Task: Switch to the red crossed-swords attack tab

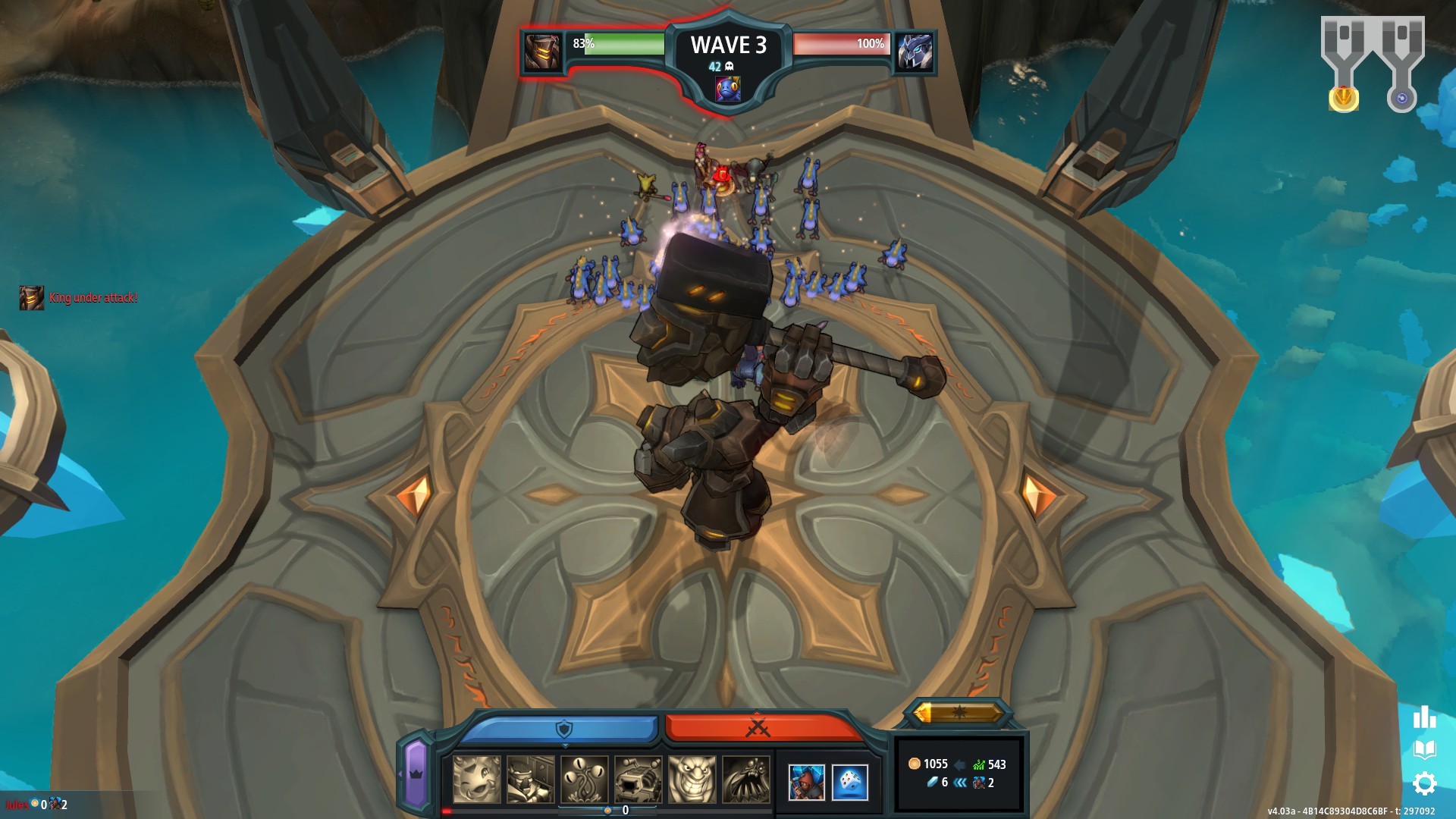Action: click(758, 728)
